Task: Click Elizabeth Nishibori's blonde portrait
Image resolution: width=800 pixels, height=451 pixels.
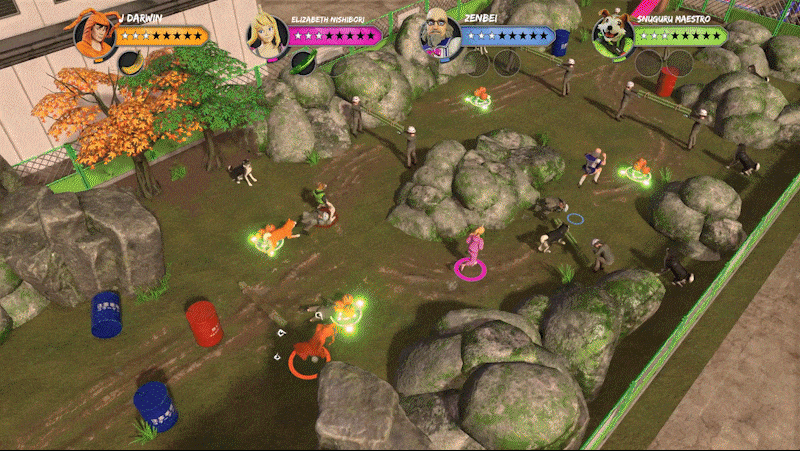Action: click(268, 35)
